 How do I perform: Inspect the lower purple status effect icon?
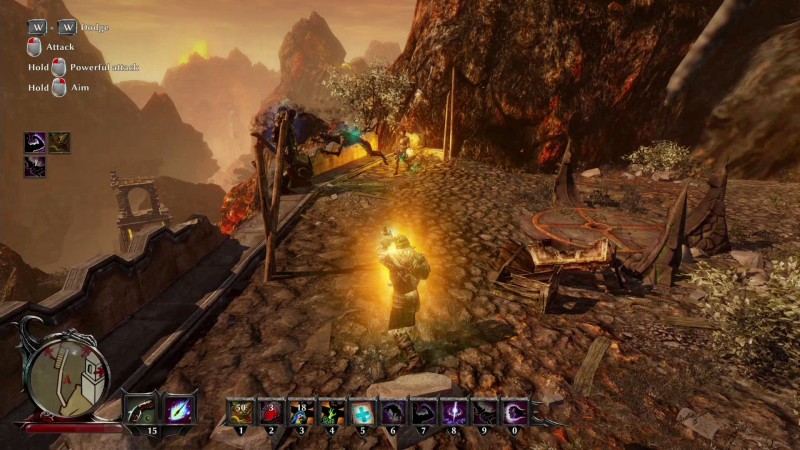tap(35, 167)
